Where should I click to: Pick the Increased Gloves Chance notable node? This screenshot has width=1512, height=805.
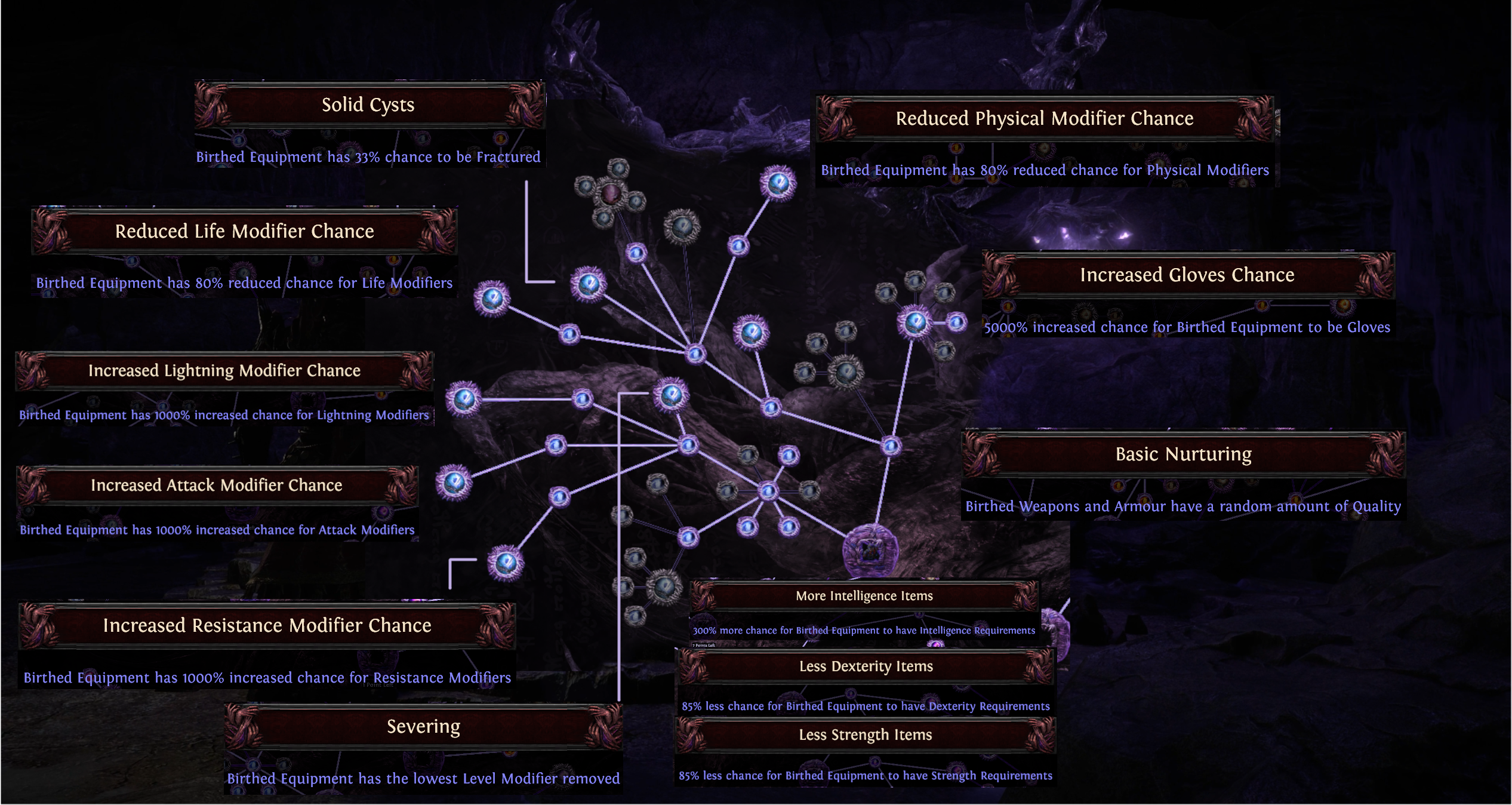pos(915,322)
